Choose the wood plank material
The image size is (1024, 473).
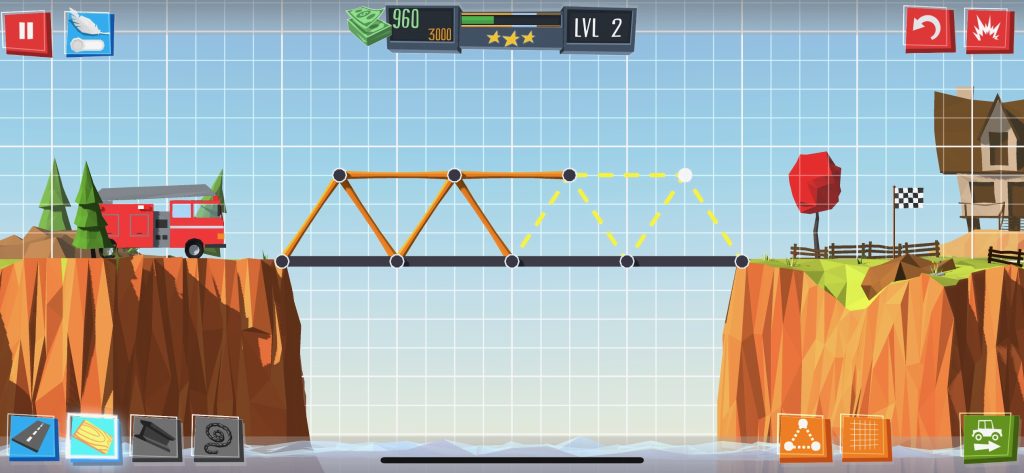pos(94,437)
